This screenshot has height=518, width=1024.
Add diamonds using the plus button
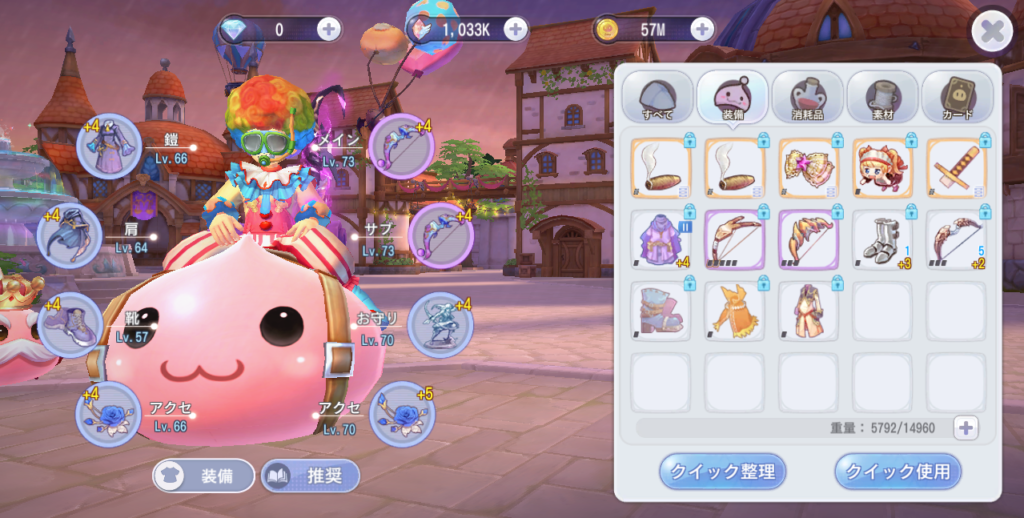[x=328, y=30]
